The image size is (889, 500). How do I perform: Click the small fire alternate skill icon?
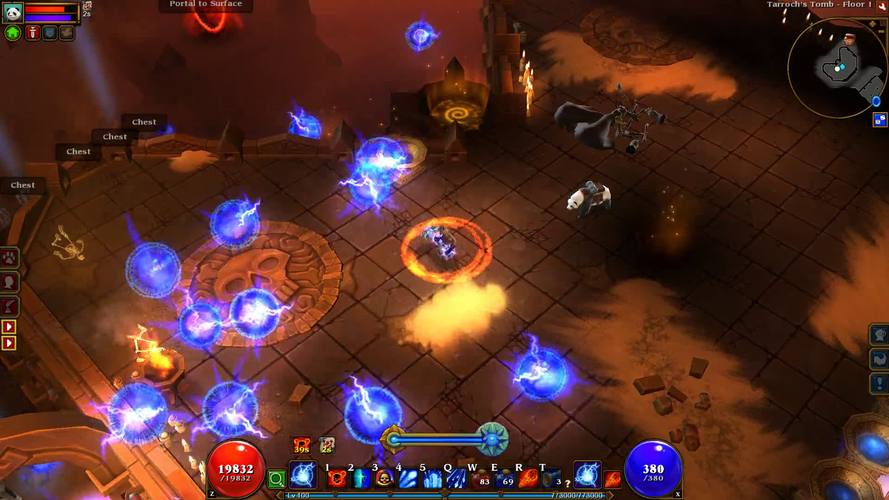tap(613, 480)
